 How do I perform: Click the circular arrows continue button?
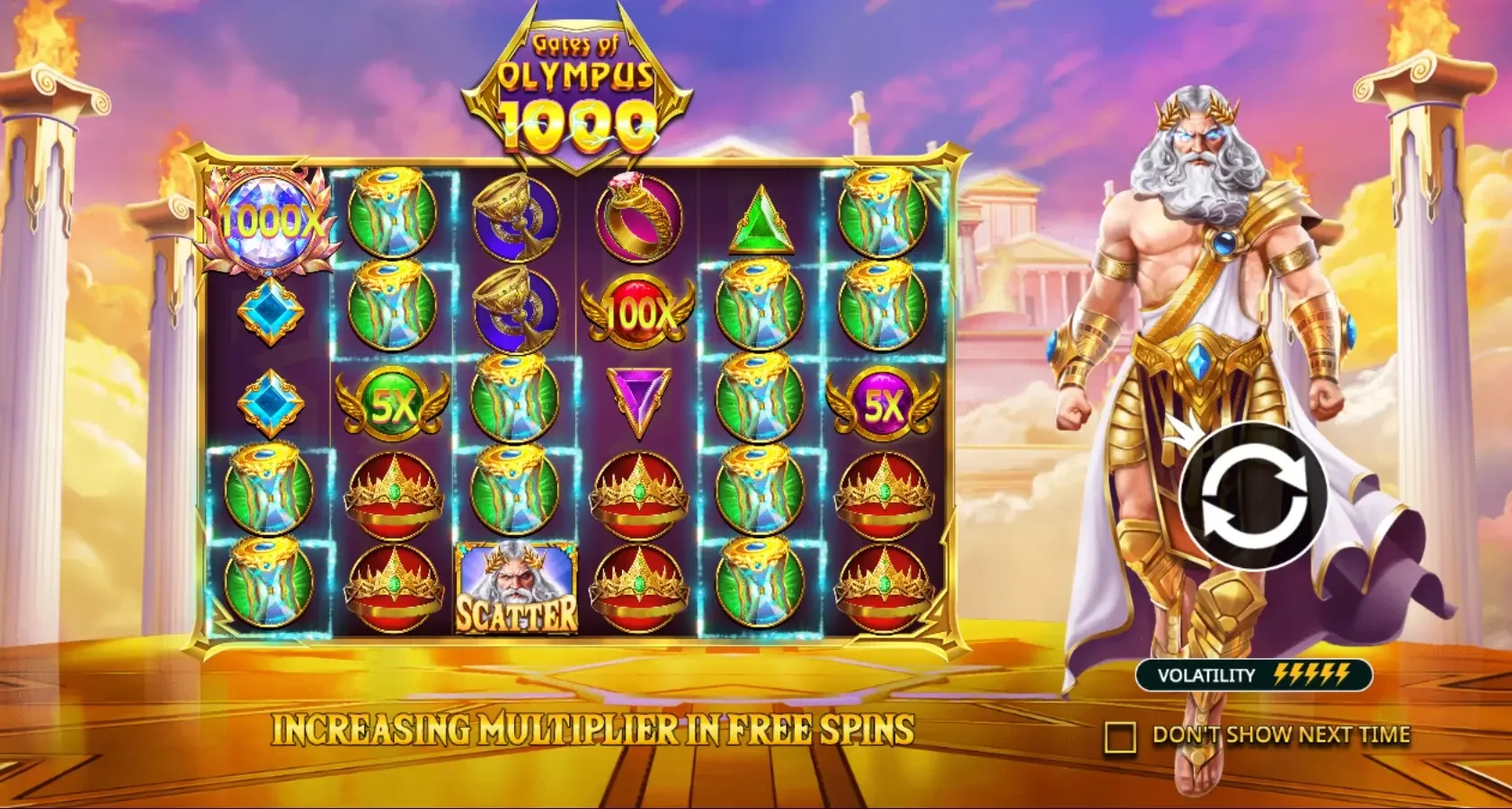click(1253, 496)
